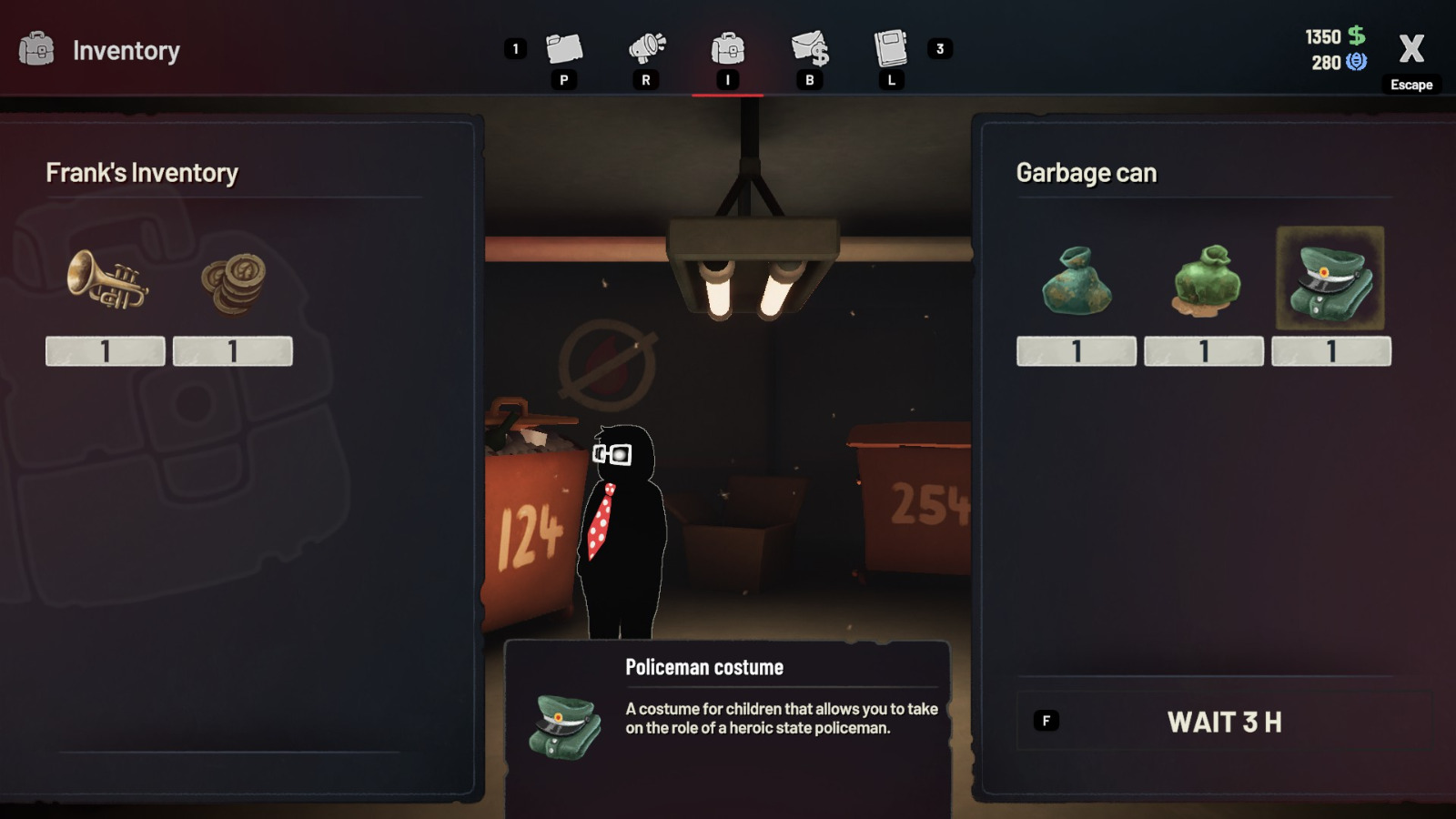This screenshot has width=1456, height=819.
Task: Click the Inventory title briefcase icon
Action: [35, 50]
